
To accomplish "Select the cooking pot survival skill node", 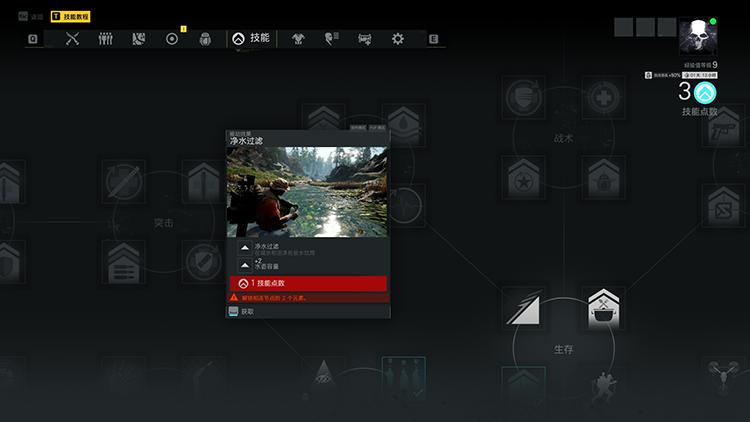I will (x=603, y=307).
